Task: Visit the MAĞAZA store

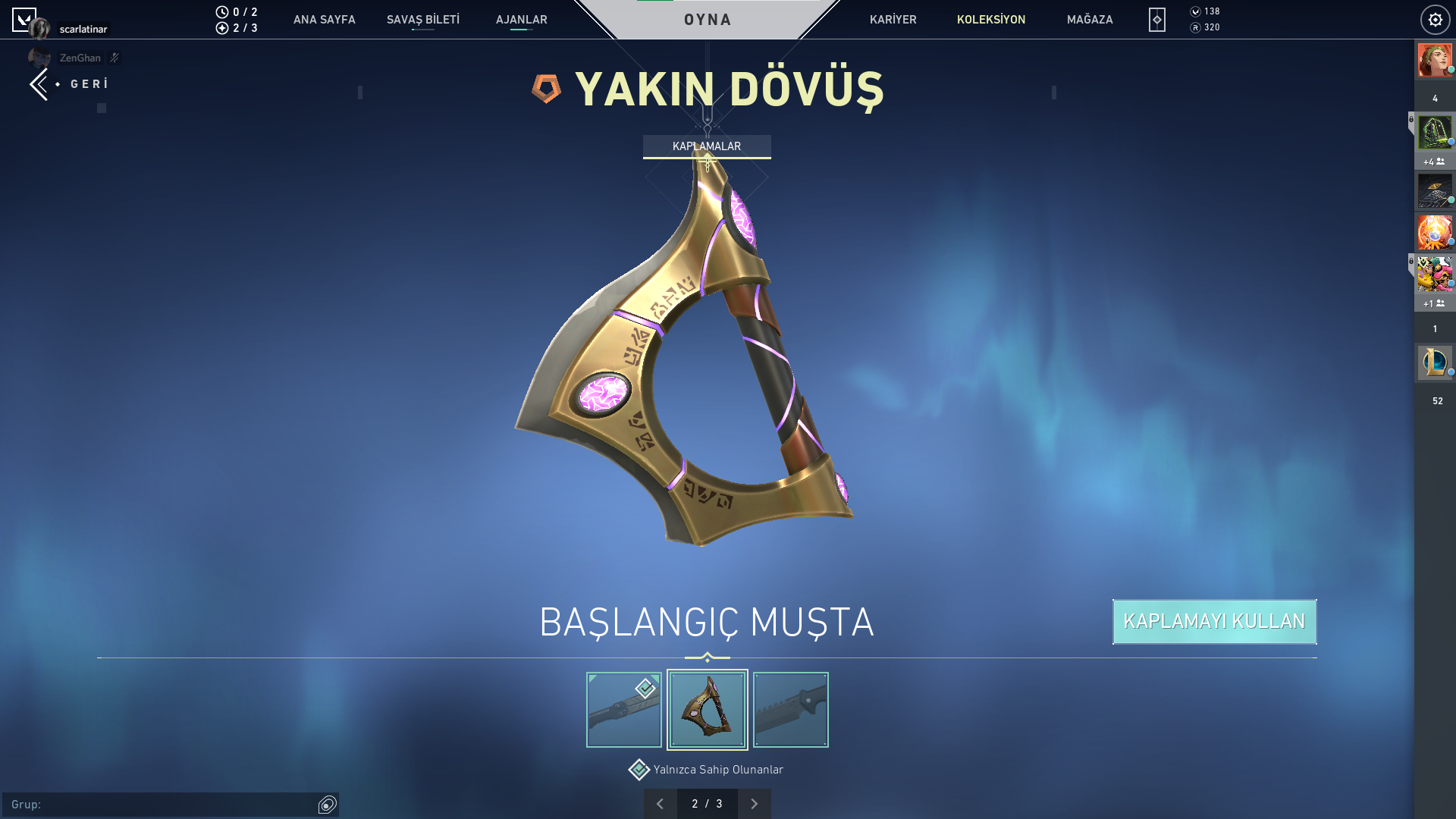Action: [x=1090, y=20]
